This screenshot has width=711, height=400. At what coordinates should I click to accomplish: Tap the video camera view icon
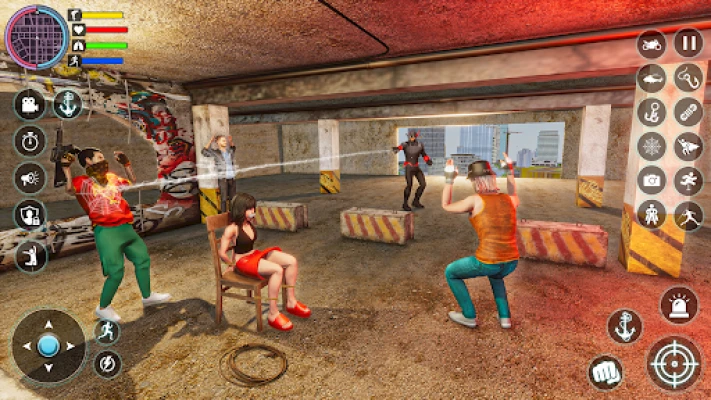tap(29, 104)
